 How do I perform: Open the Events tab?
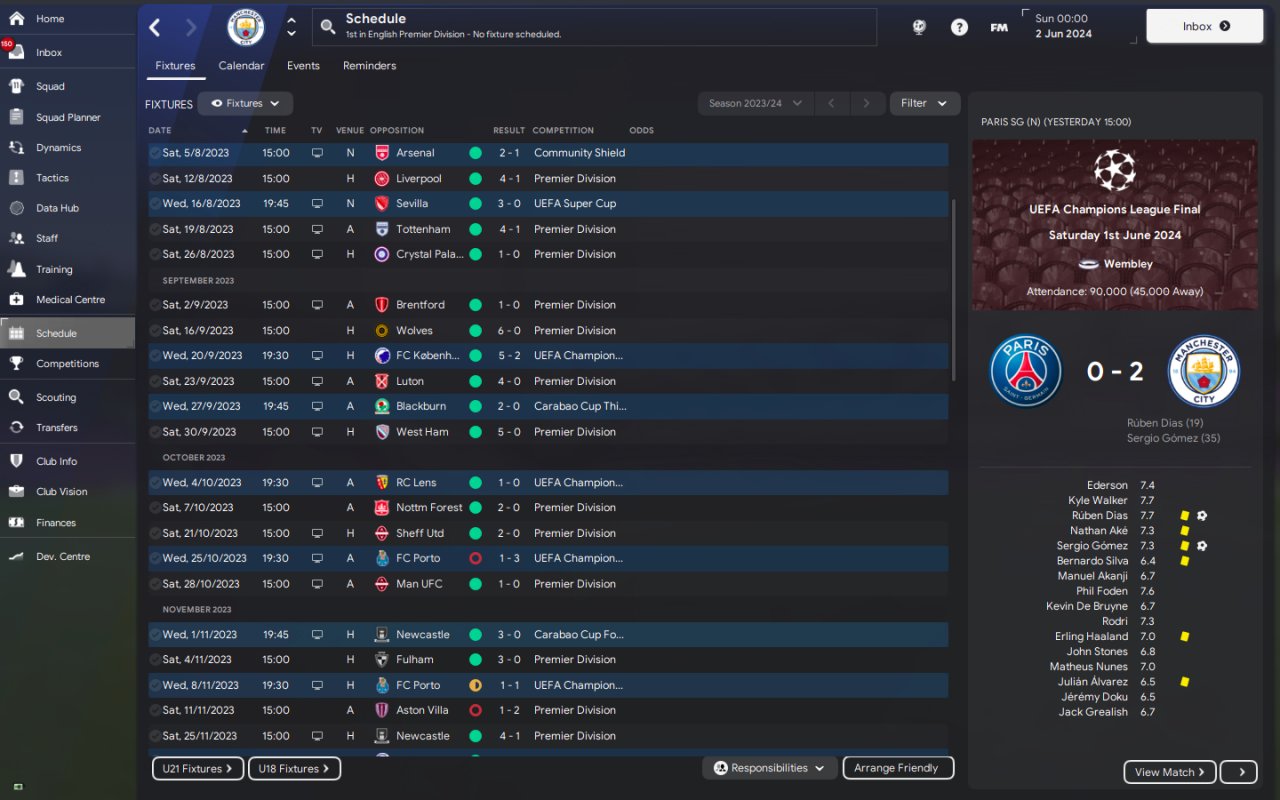[303, 66]
